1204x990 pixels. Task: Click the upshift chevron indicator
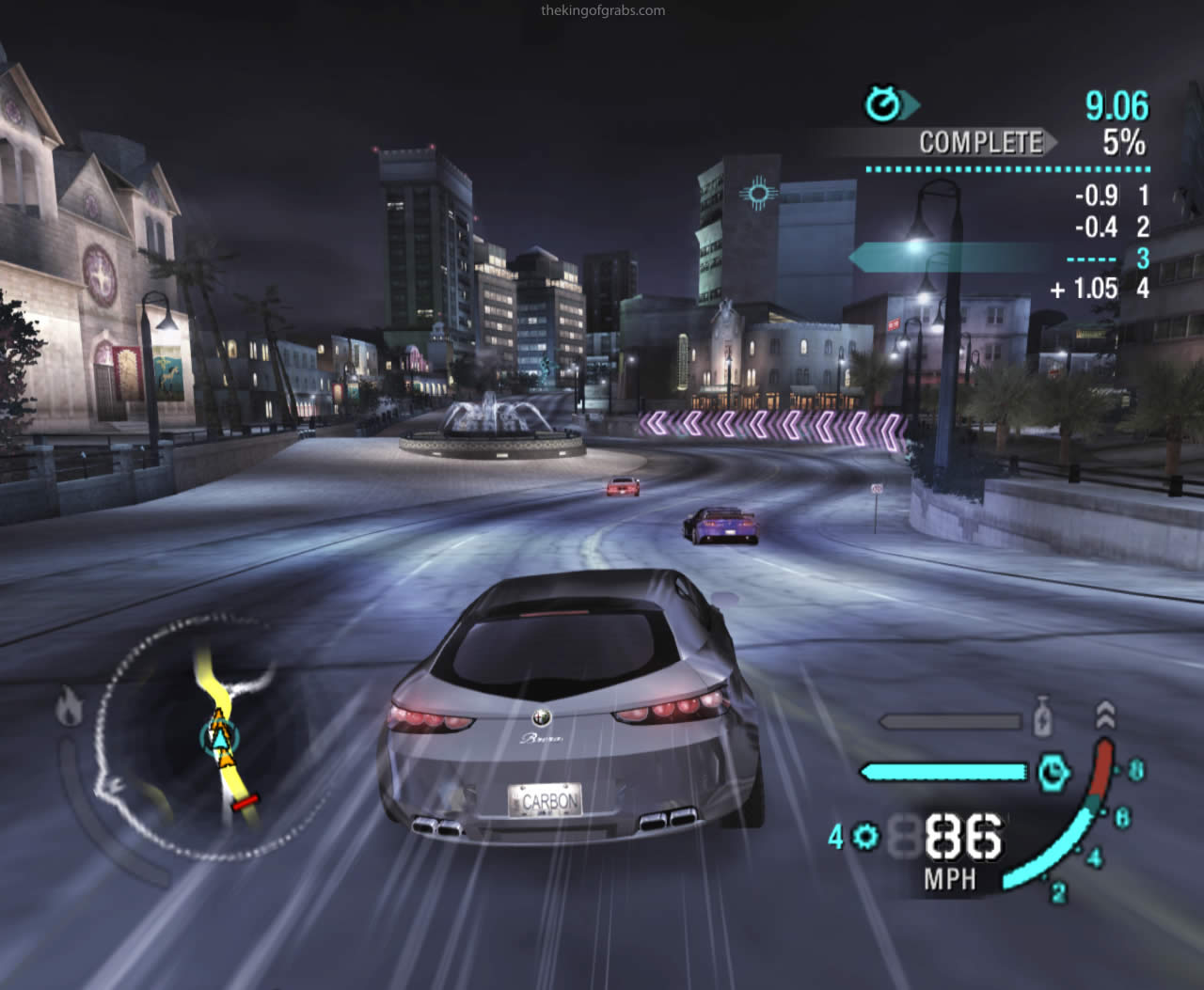[1106, 715]
